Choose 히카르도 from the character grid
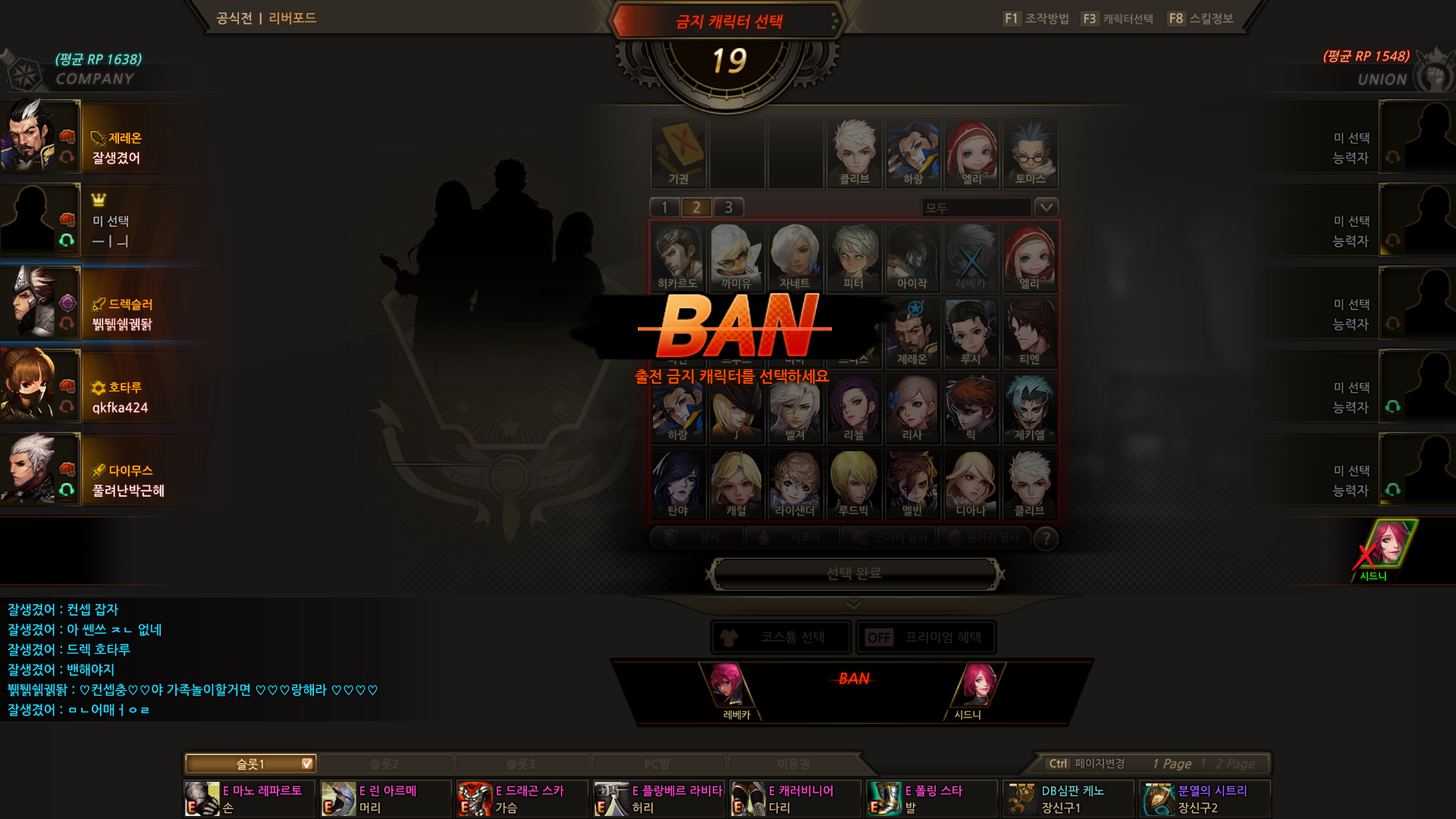This screenshot has width=1456, height=819. 678,256
